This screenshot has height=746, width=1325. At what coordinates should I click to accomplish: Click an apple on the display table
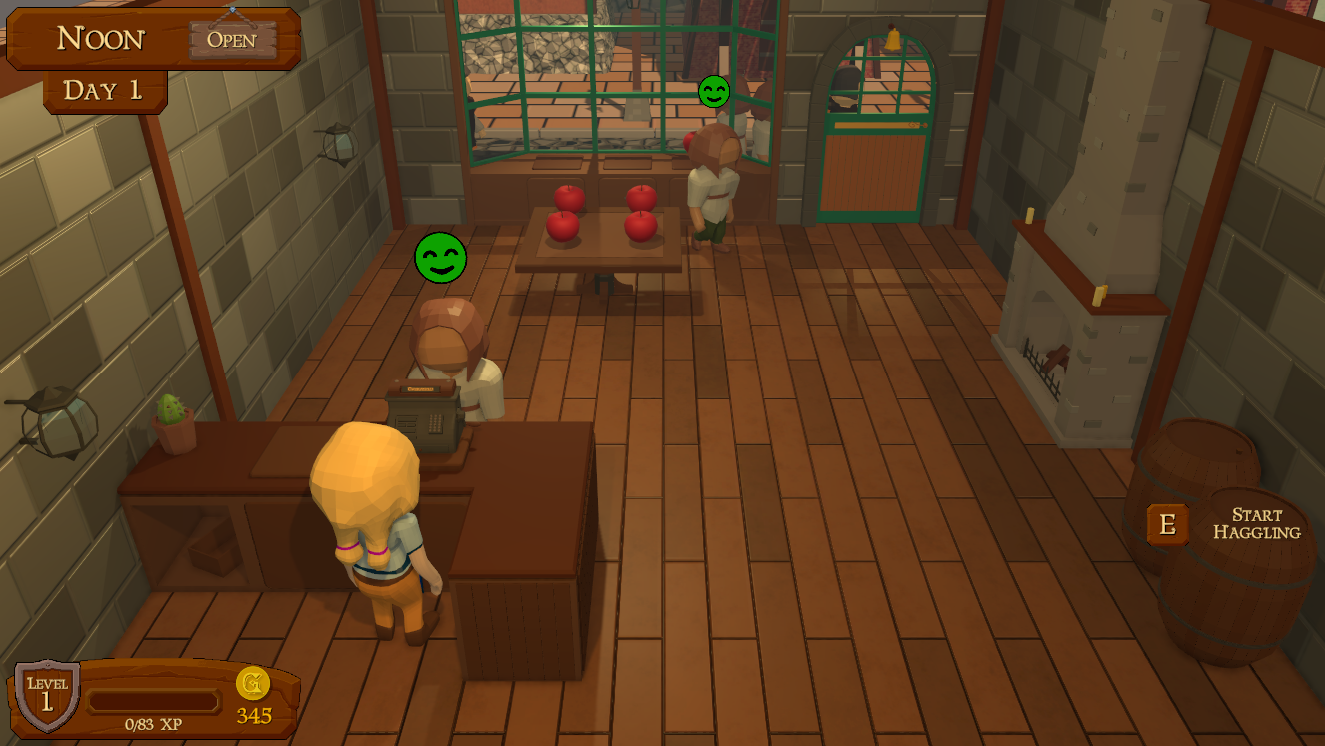565,227
